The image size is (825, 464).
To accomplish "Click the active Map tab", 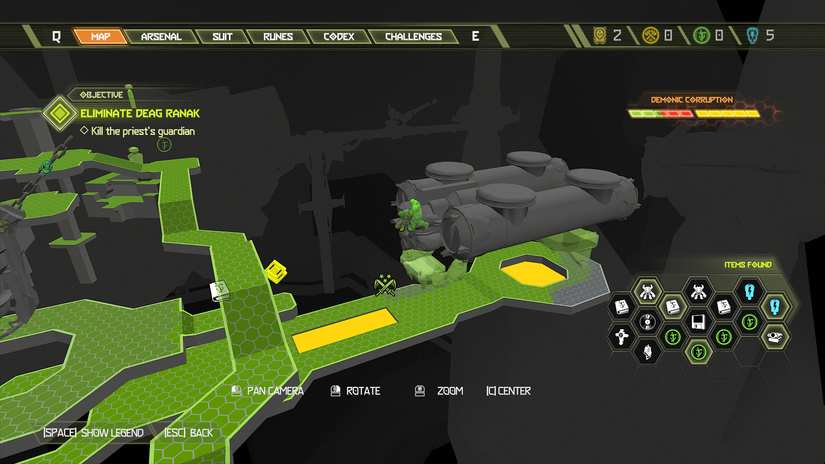I will (100, 37).
